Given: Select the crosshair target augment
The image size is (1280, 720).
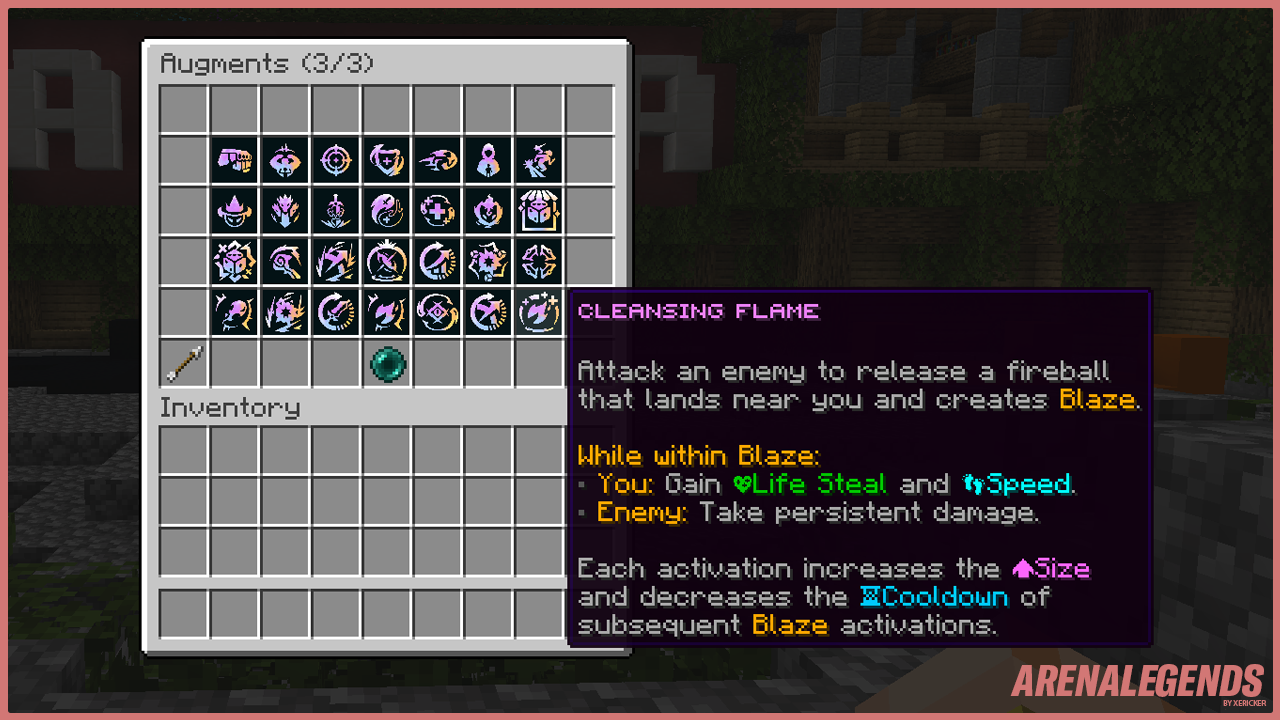Looking at the screenshot, I should (x=335, y=159).
